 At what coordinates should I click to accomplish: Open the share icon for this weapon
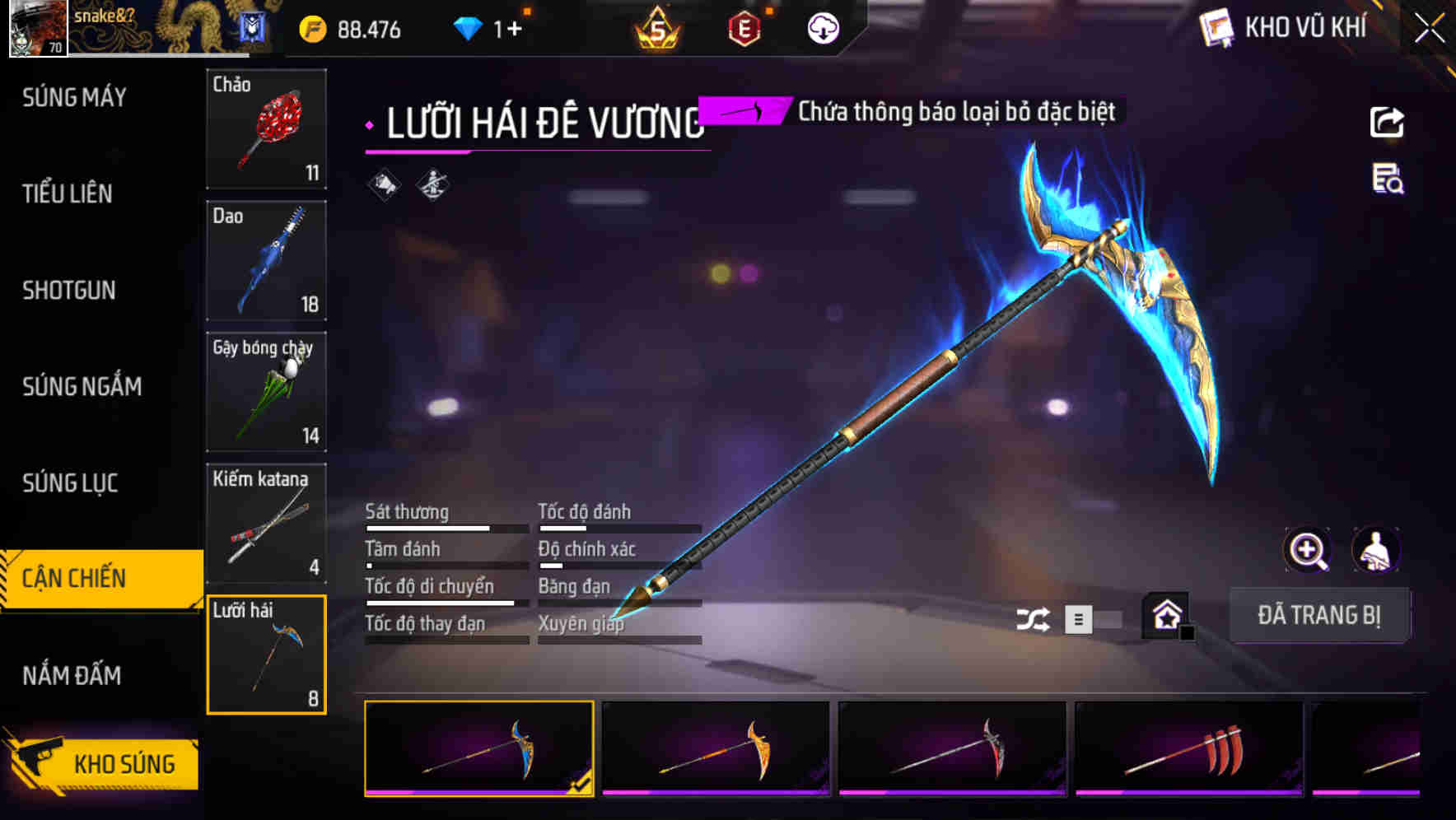(1388, 122)
